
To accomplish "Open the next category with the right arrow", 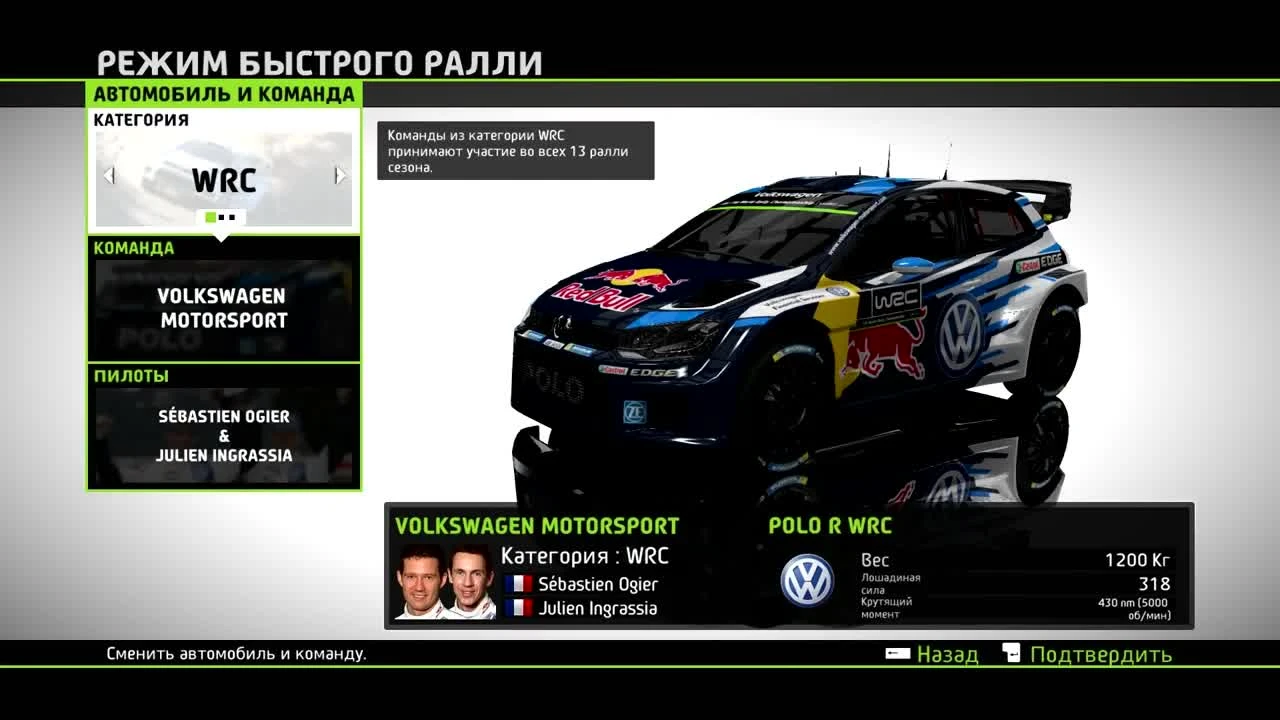I will [340, 175].
